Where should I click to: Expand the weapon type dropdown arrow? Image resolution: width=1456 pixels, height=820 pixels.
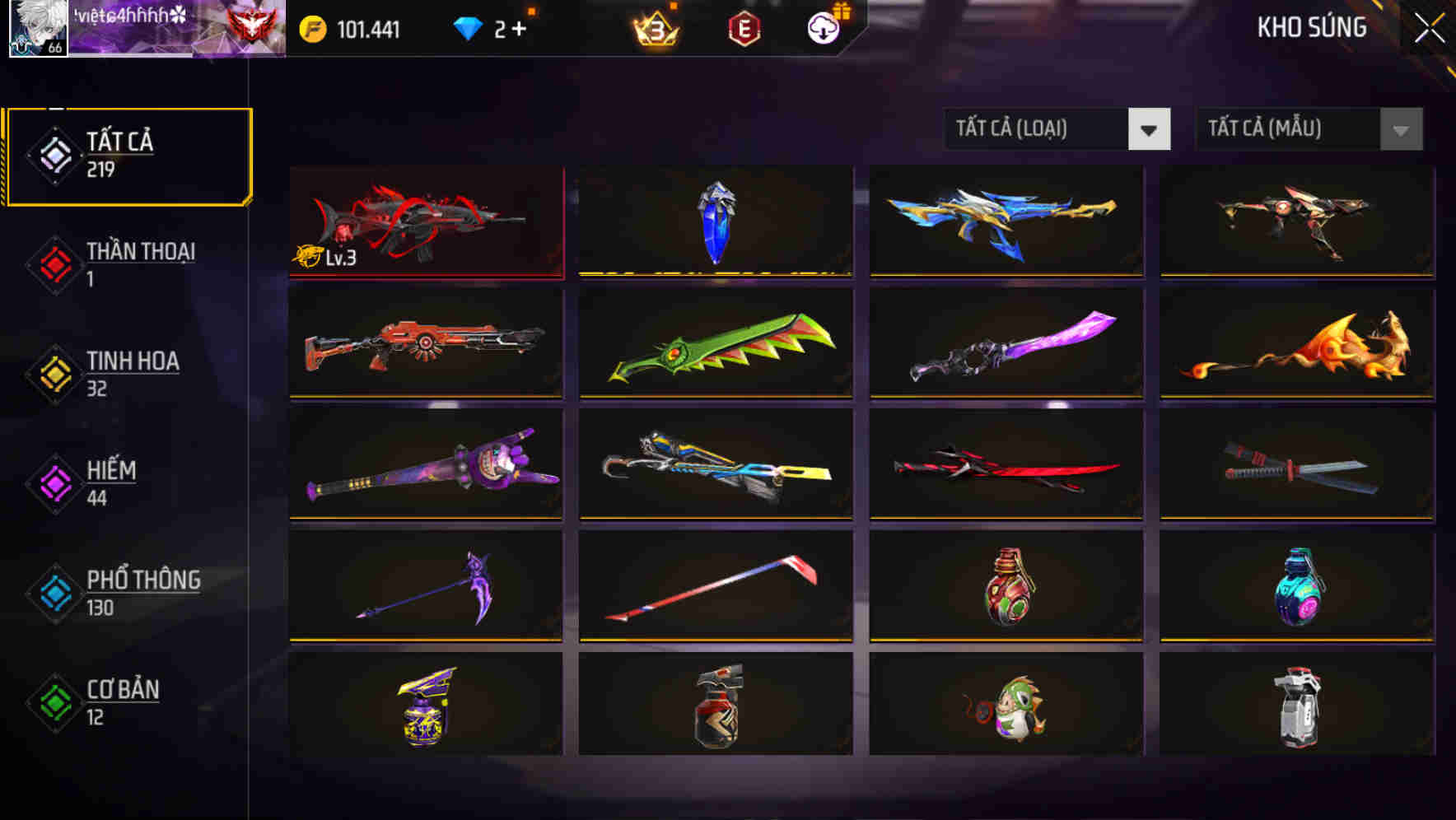tap(1150, 129)
